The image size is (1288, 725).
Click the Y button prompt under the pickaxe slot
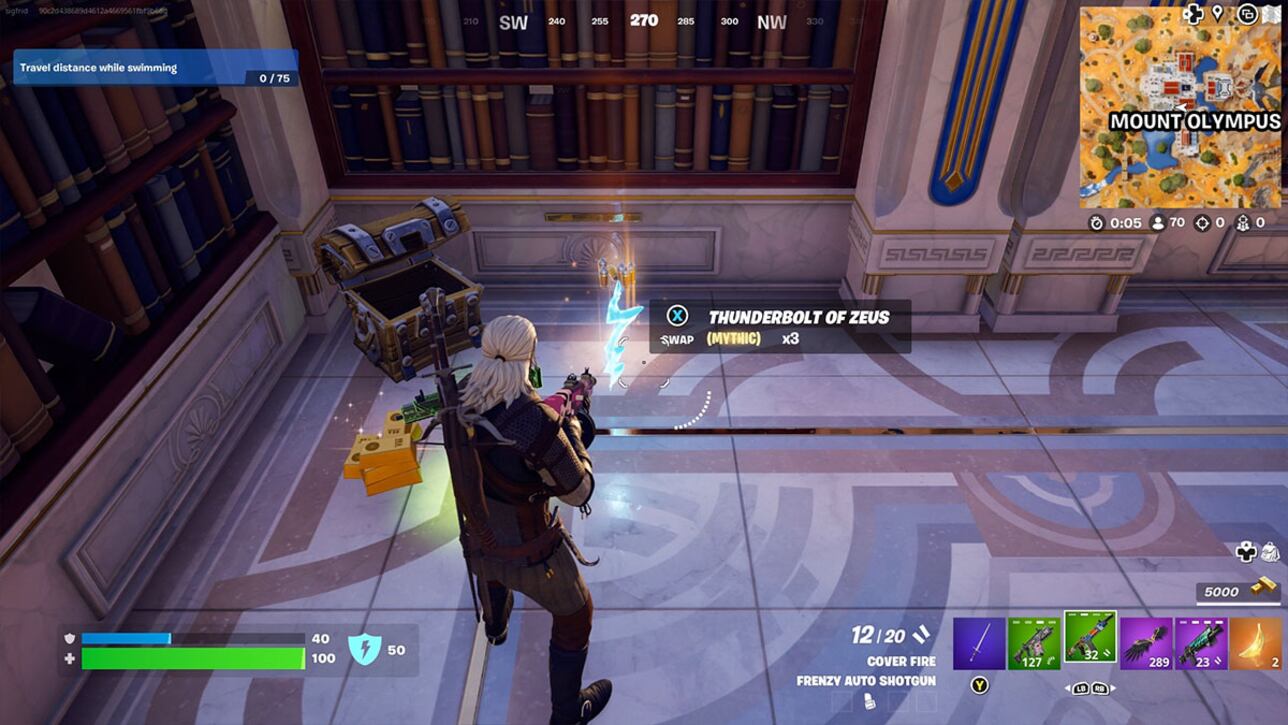979,683
